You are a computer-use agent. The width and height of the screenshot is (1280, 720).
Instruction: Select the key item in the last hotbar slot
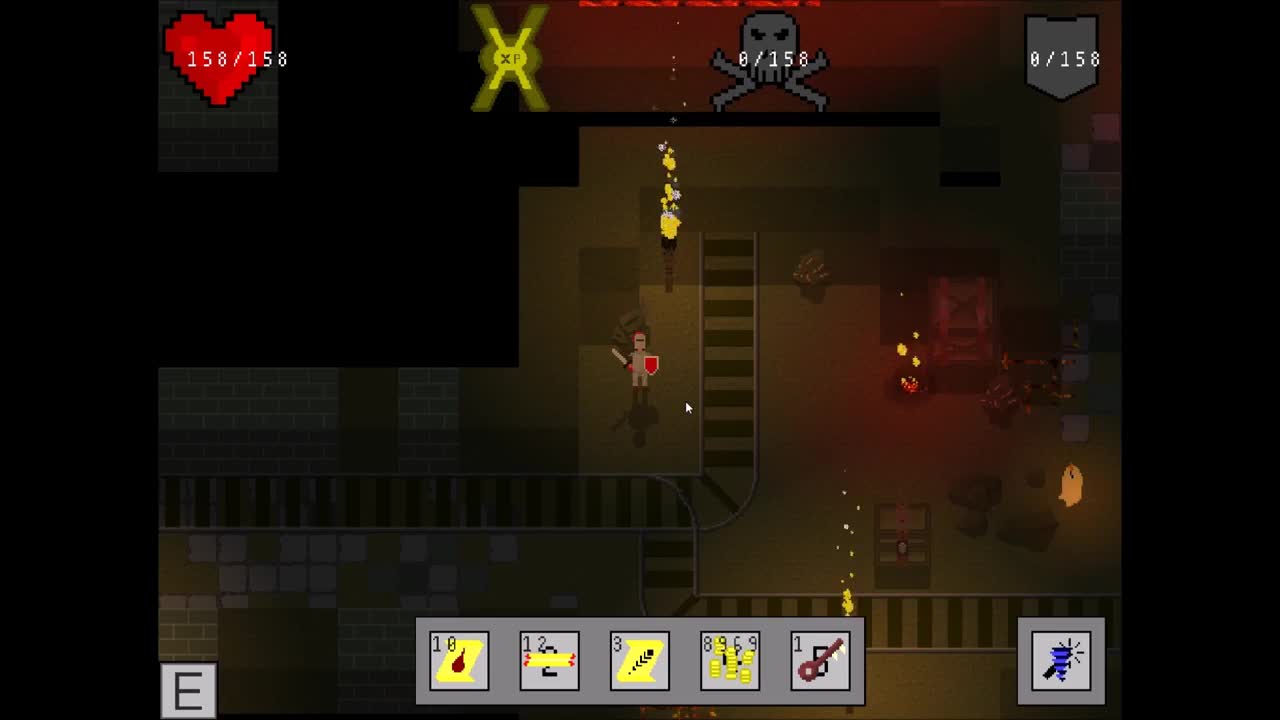click(820, 660)
